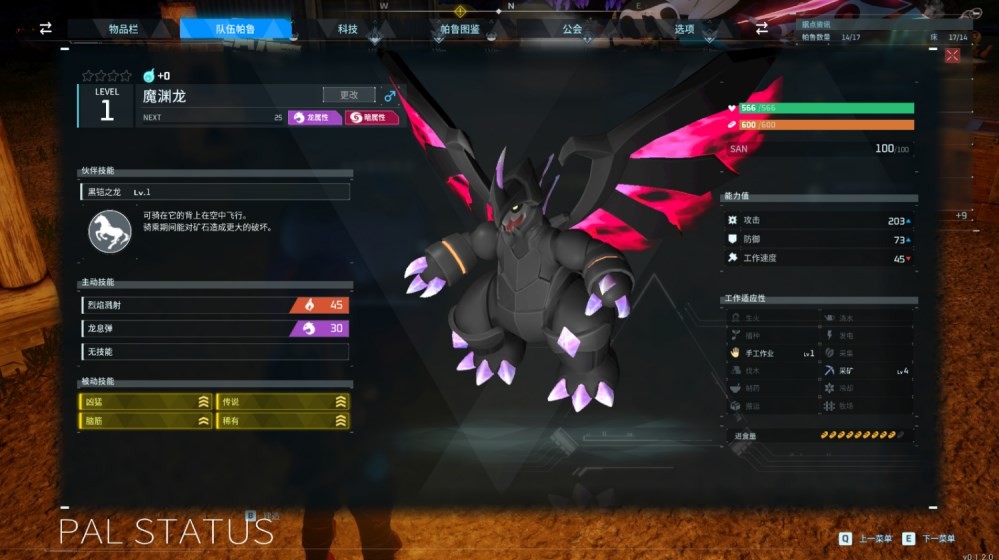Go to the 选项 options tab
The image size is (999, 560).
click(x=684, y=29)
